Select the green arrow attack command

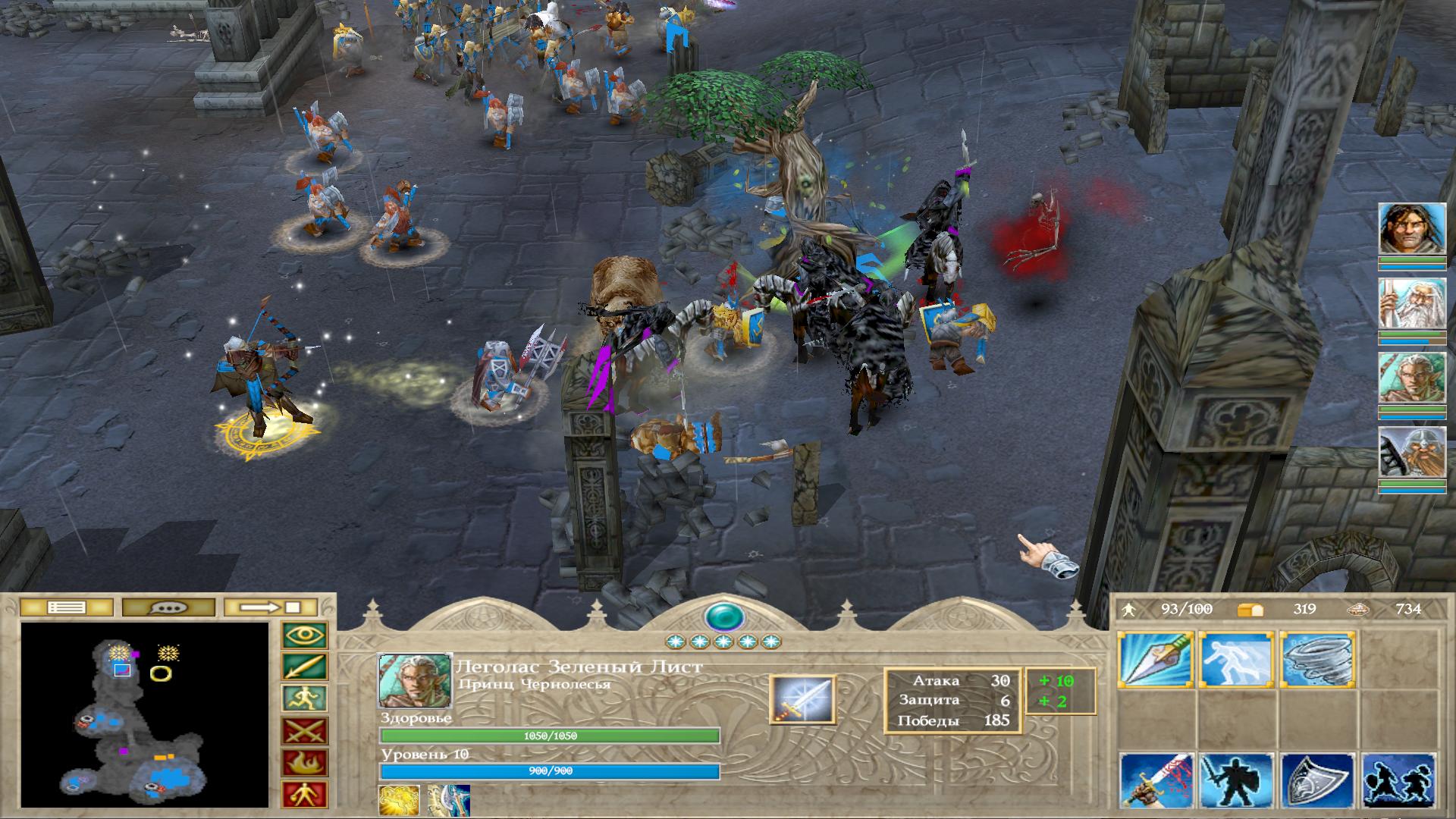[x=305, y=667]
